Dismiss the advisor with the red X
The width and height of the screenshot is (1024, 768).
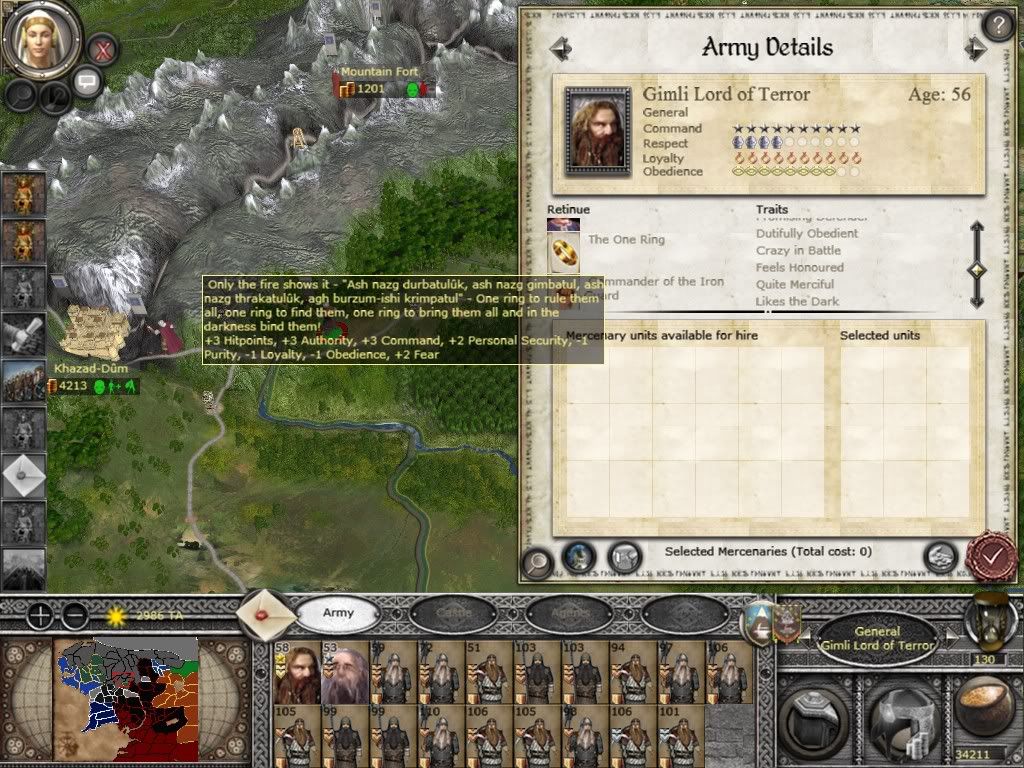tap(102, 48)
